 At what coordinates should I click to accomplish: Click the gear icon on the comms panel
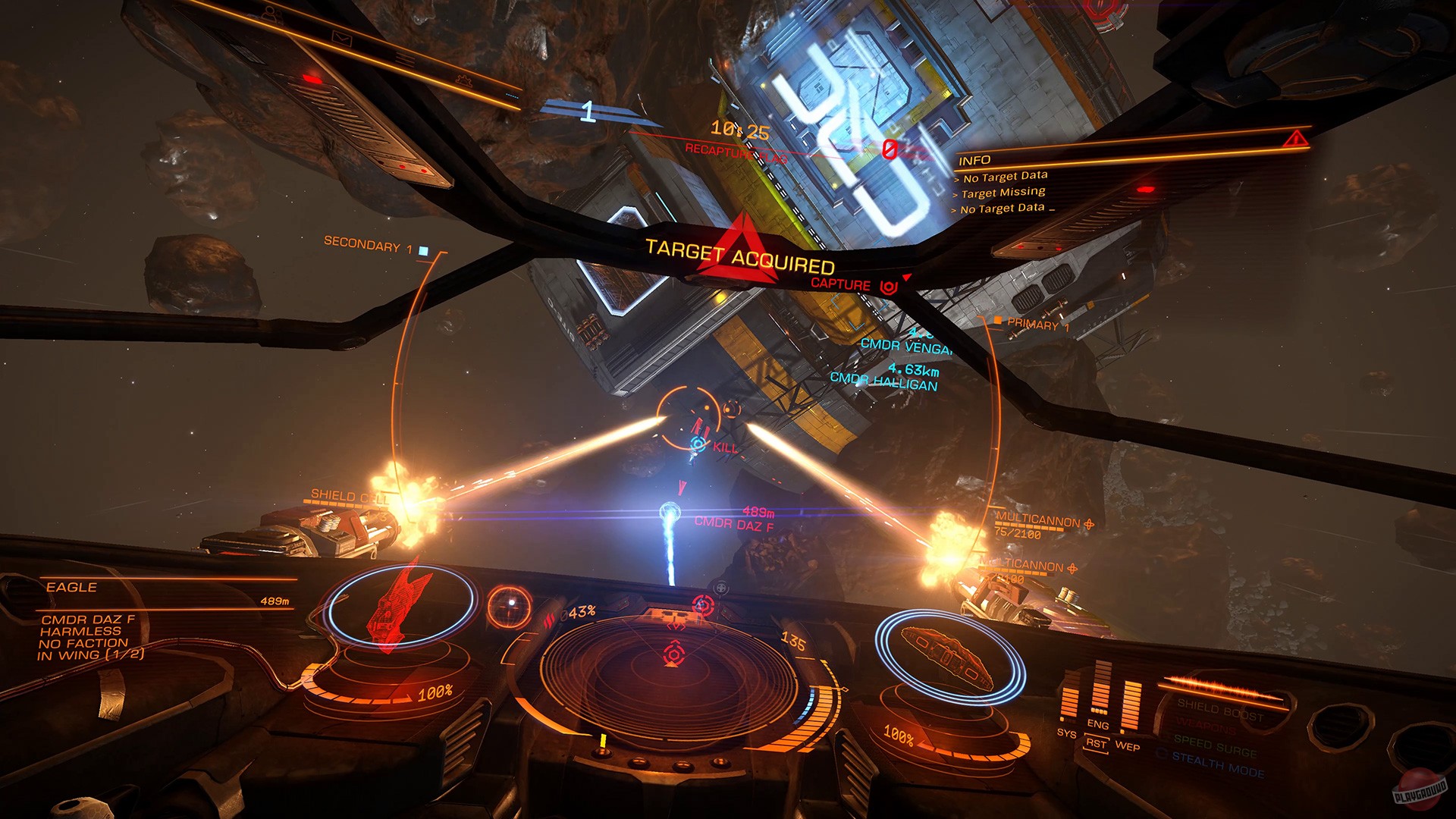point(464,80)
